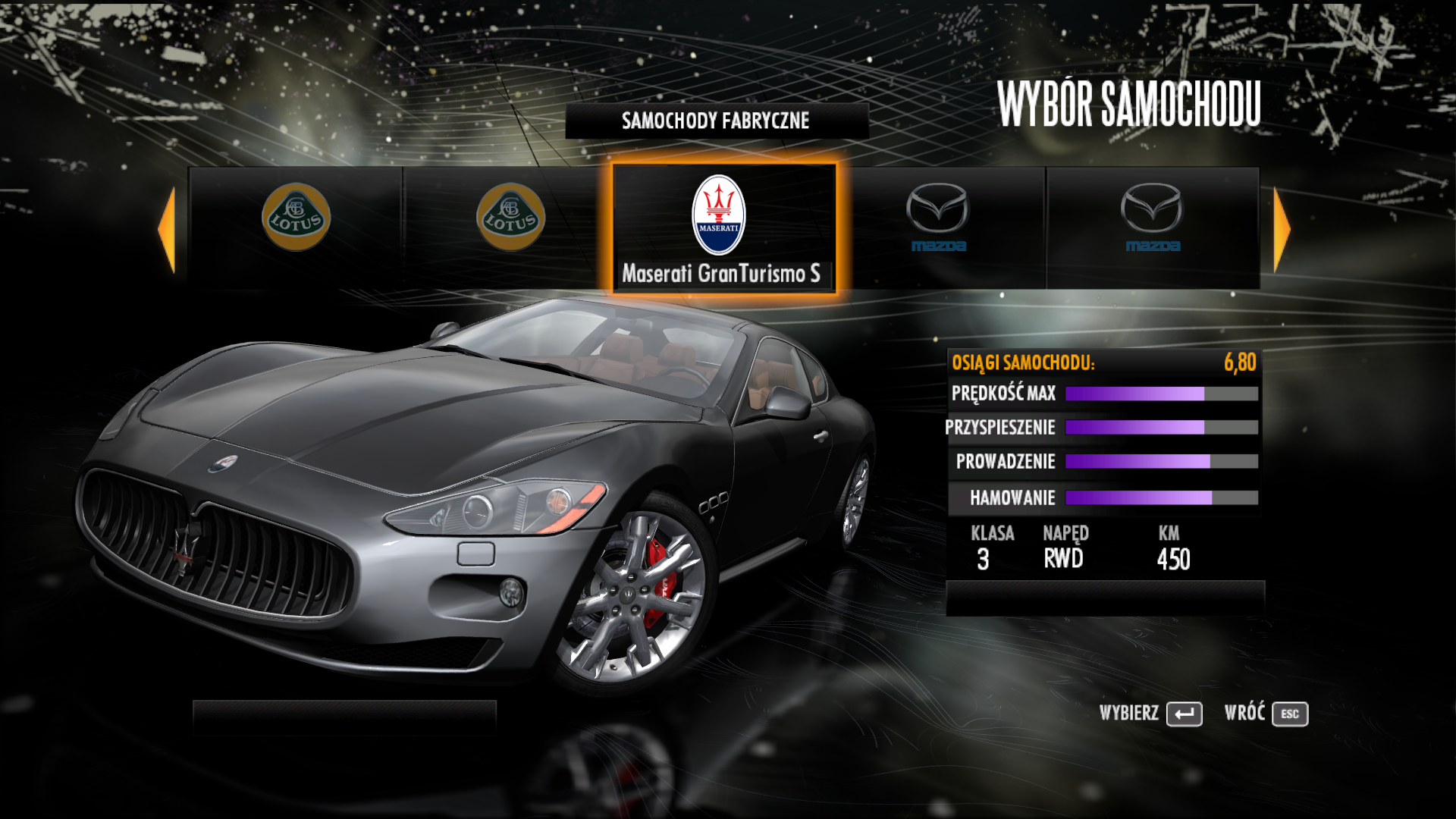Show previous cars with the left orange arrow
The image size is (1456, 819).
point(168,230)
